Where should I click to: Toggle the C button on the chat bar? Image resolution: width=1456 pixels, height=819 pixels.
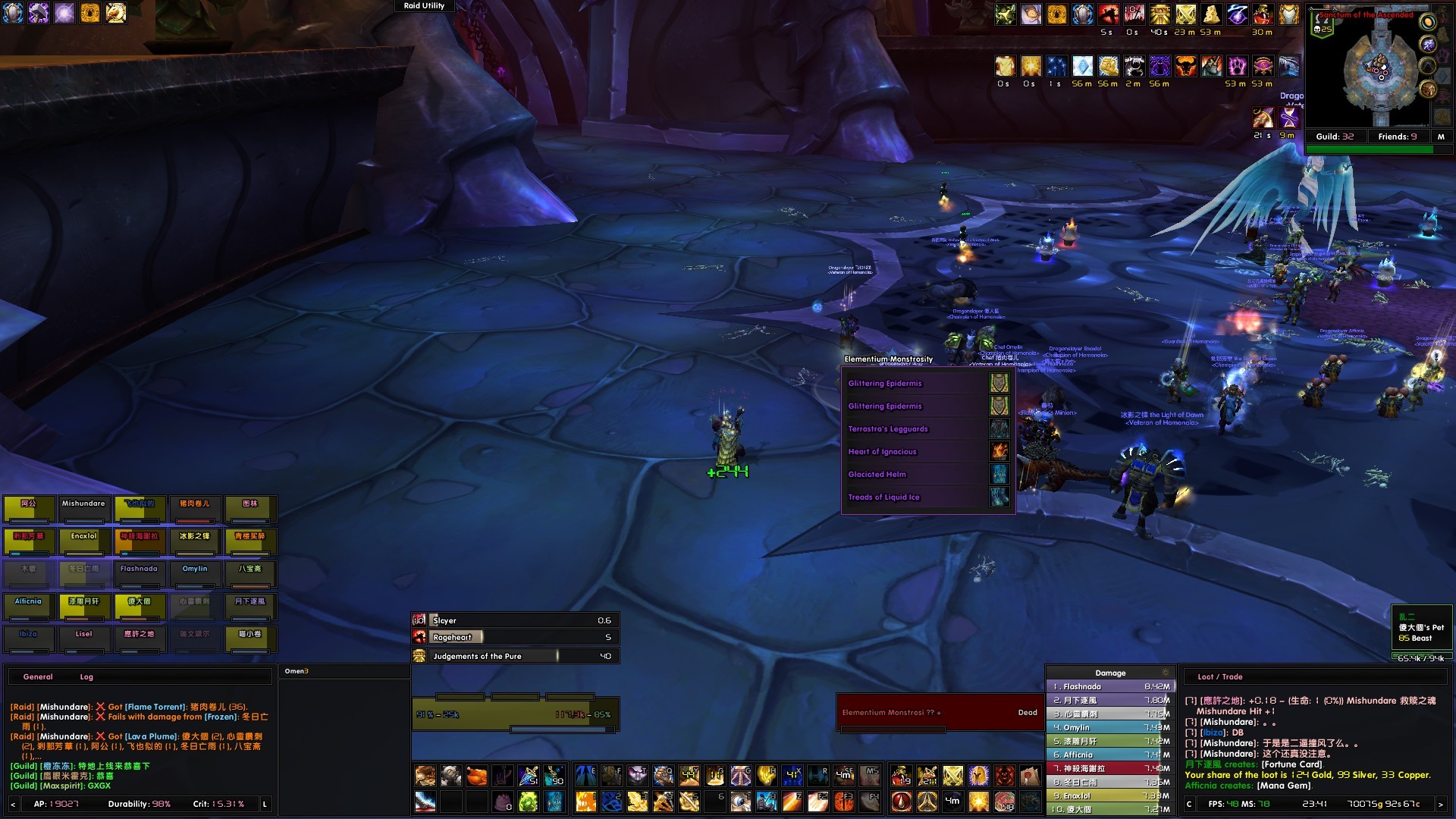[x=1189, y=805]
